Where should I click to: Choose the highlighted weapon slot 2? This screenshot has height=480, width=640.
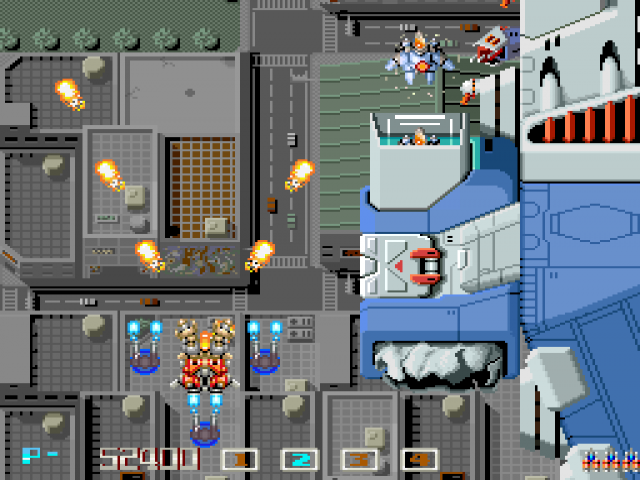299,460
